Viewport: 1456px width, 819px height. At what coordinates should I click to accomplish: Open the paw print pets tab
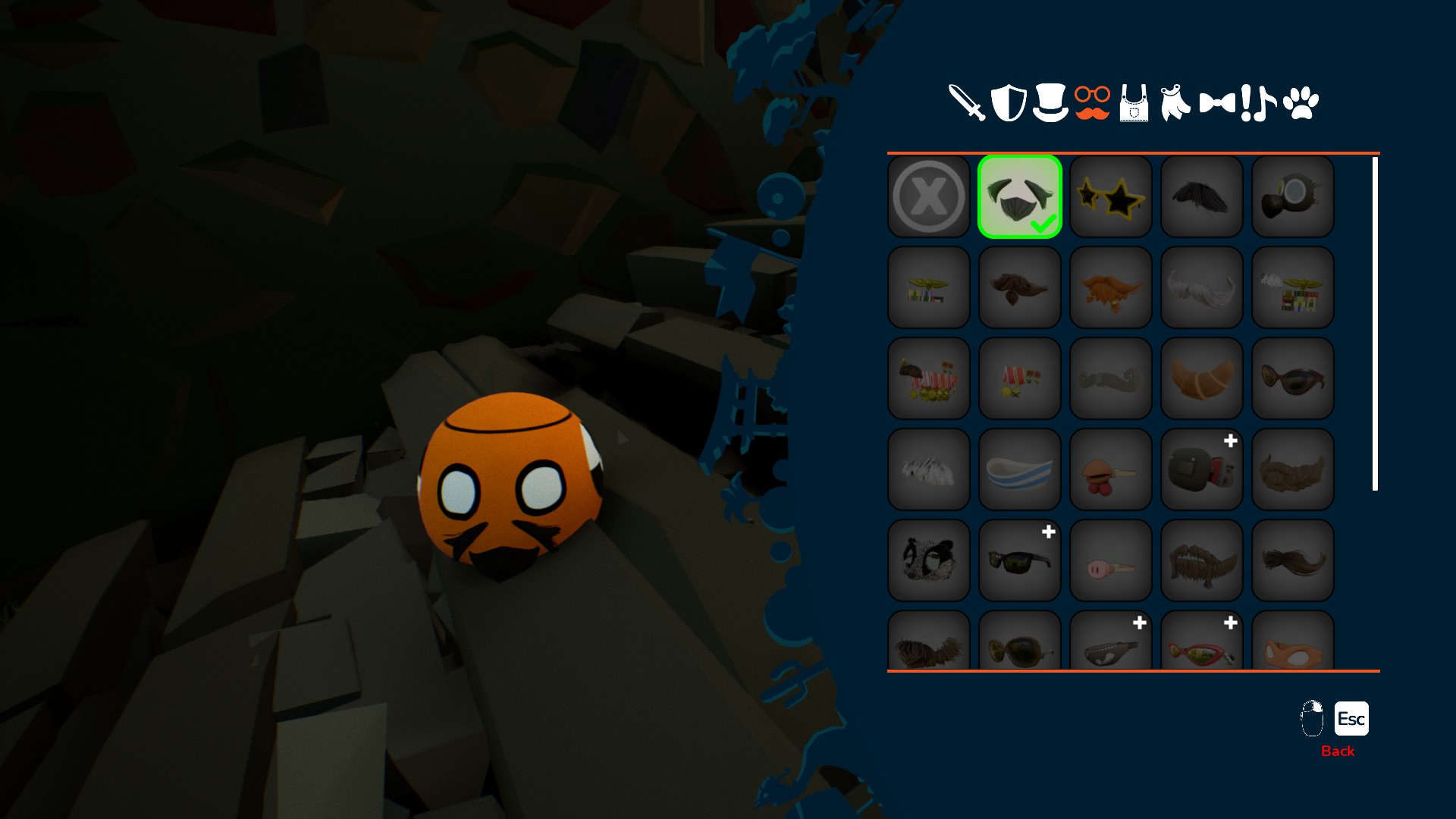coord(1301,102)
